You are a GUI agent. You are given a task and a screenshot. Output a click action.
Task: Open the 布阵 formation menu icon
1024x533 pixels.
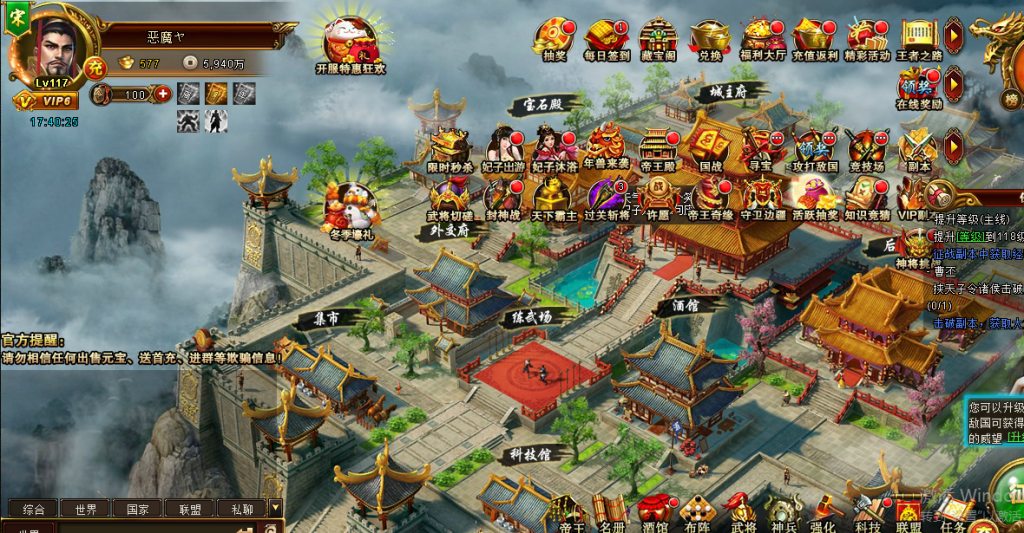pos(698,513)
